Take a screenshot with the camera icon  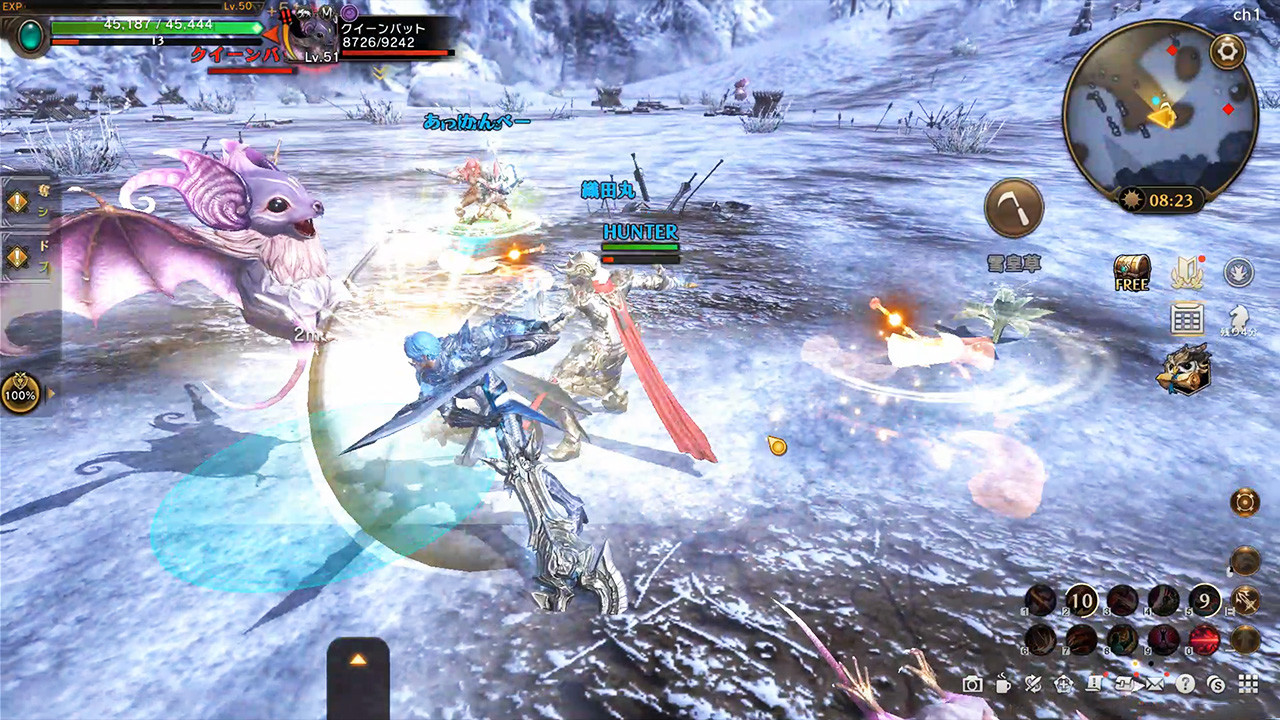pos(973,686)
